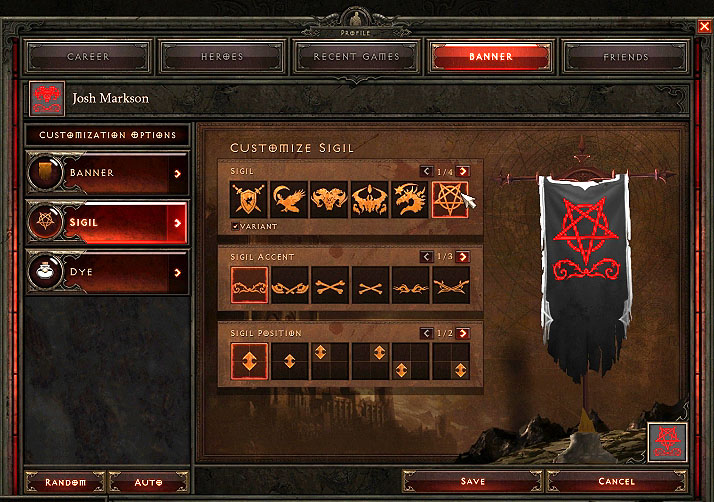
Task: Select the dragon head sigil
Action: click(x=410, y=200)
